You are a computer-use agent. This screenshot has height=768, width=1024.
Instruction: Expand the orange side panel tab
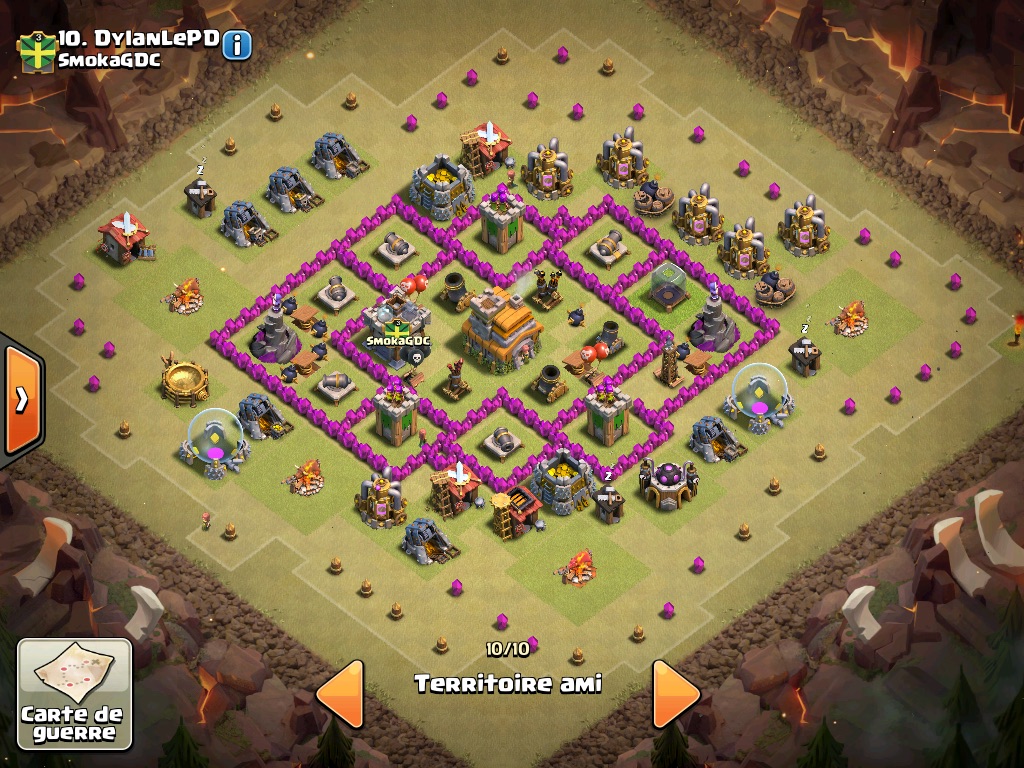point(20,399)
